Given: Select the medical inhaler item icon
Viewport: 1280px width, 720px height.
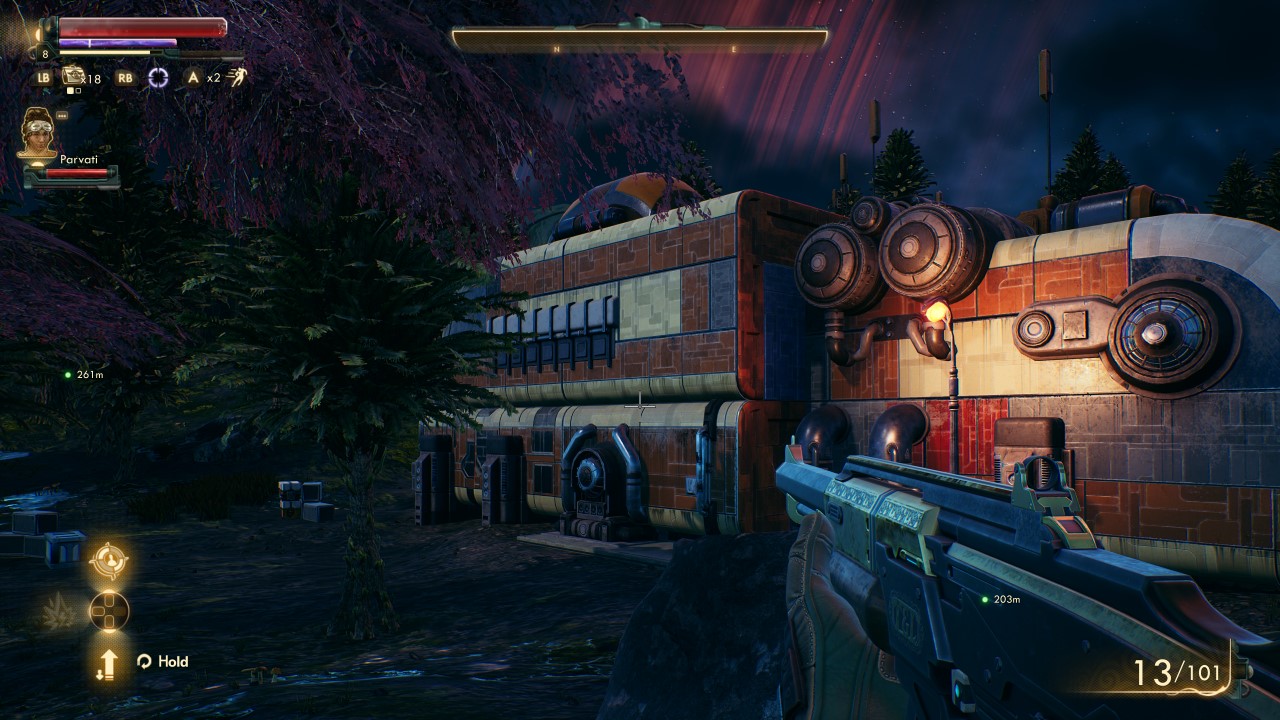Looking at the screenshot, I should point(73,76).
